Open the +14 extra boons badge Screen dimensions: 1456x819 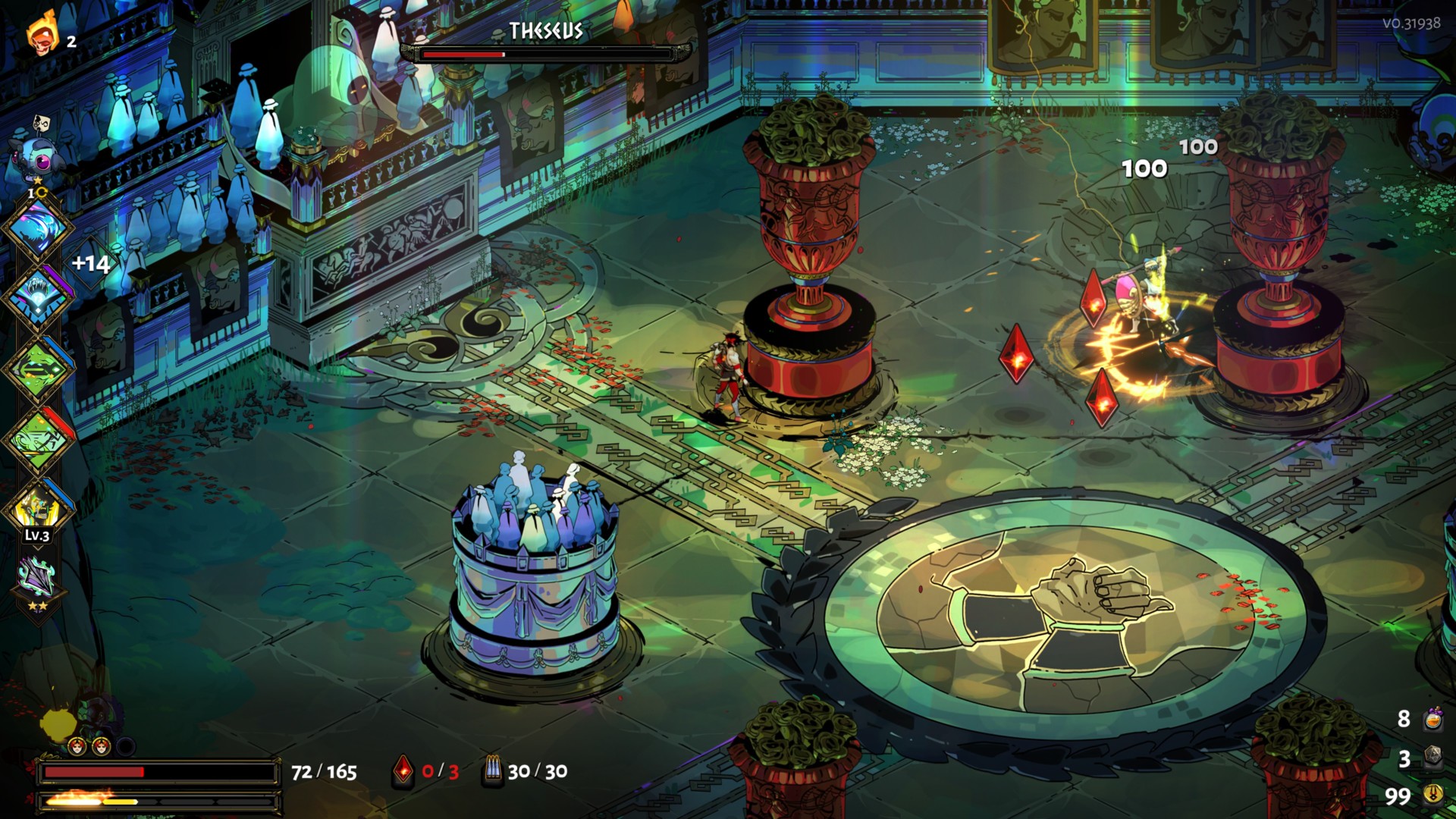[x=91, y=264]
